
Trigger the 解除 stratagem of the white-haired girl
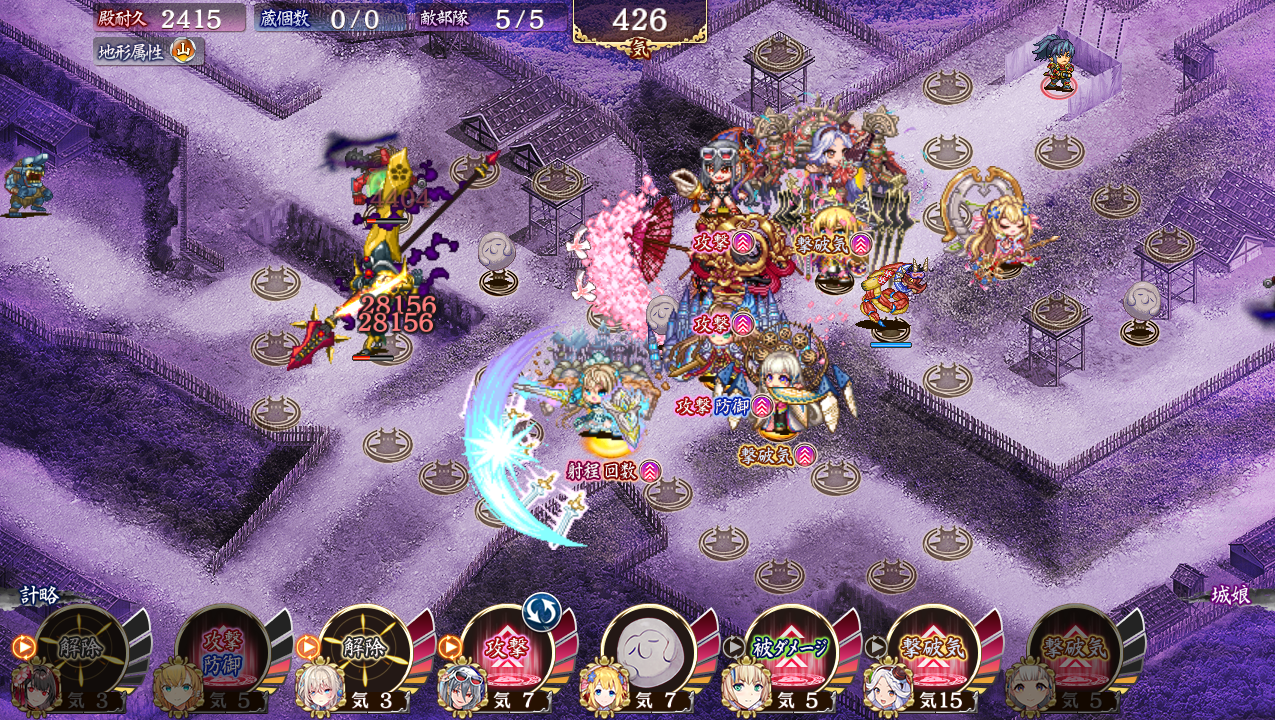pos(365,650)
